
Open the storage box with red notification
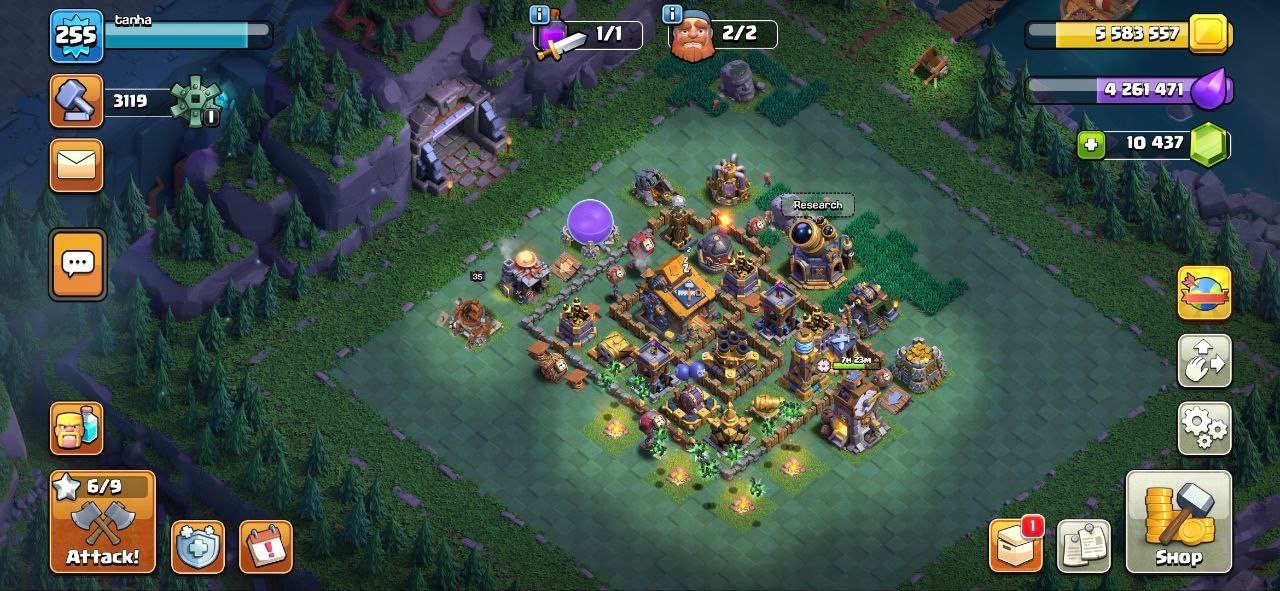click(1015, 546)
